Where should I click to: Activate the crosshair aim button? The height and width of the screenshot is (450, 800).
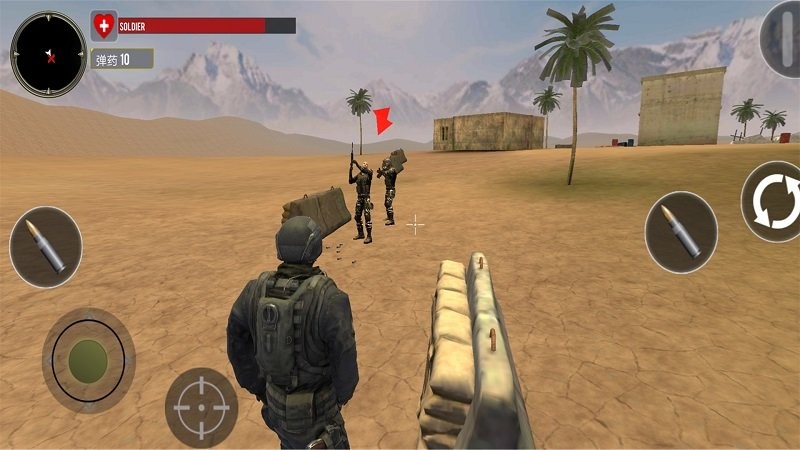point(201,407)
